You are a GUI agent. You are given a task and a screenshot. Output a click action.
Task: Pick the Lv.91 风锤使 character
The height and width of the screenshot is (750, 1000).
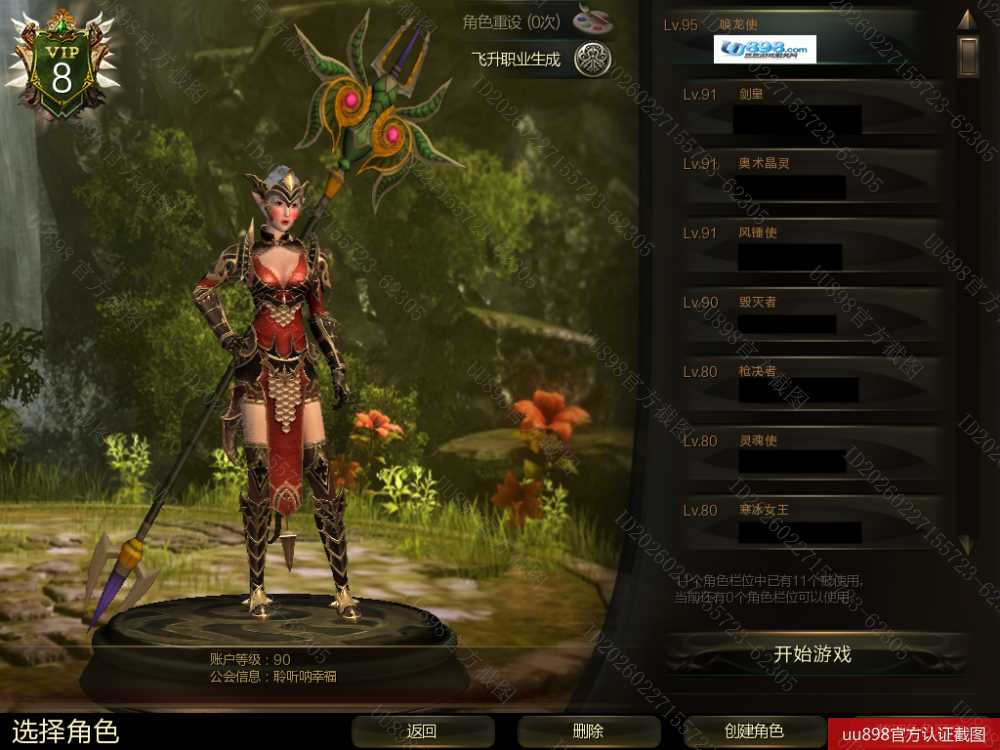tap(800, 248)
